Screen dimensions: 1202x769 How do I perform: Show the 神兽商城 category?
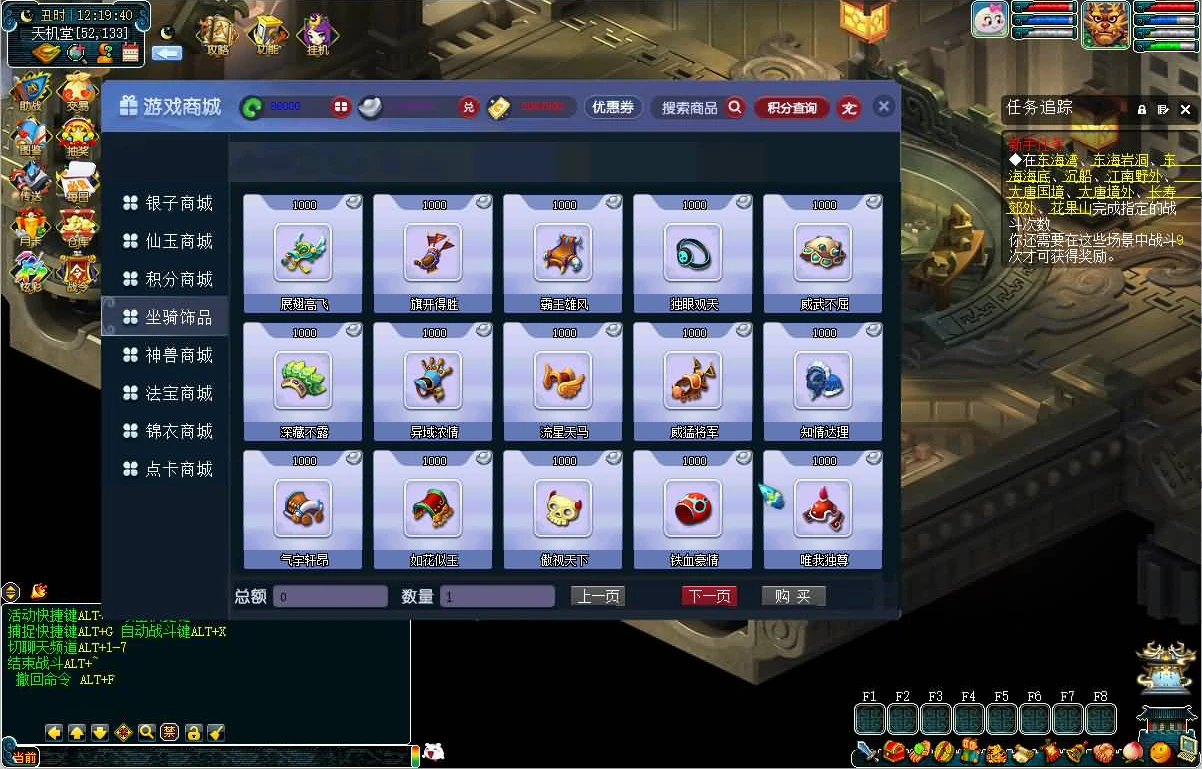tap(168, 356)
